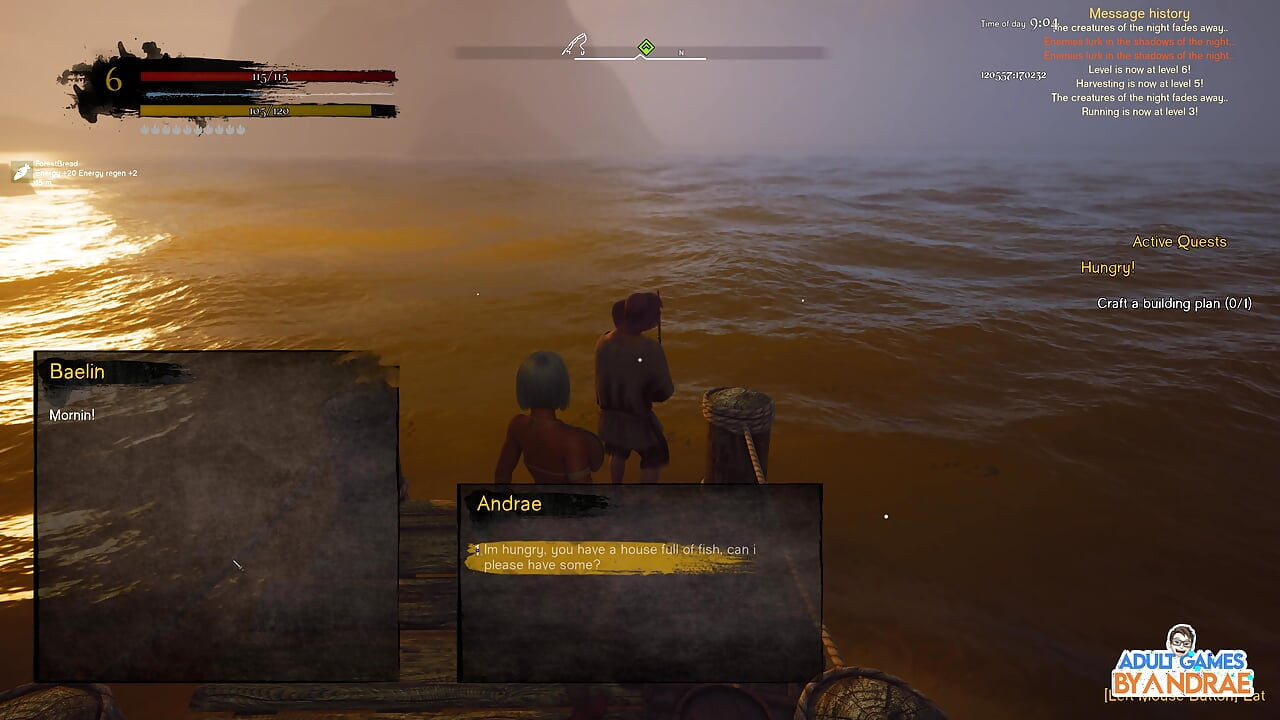Collapse the Baelin dialogue box
1280x720 pixels.
[x=78, y=371]
